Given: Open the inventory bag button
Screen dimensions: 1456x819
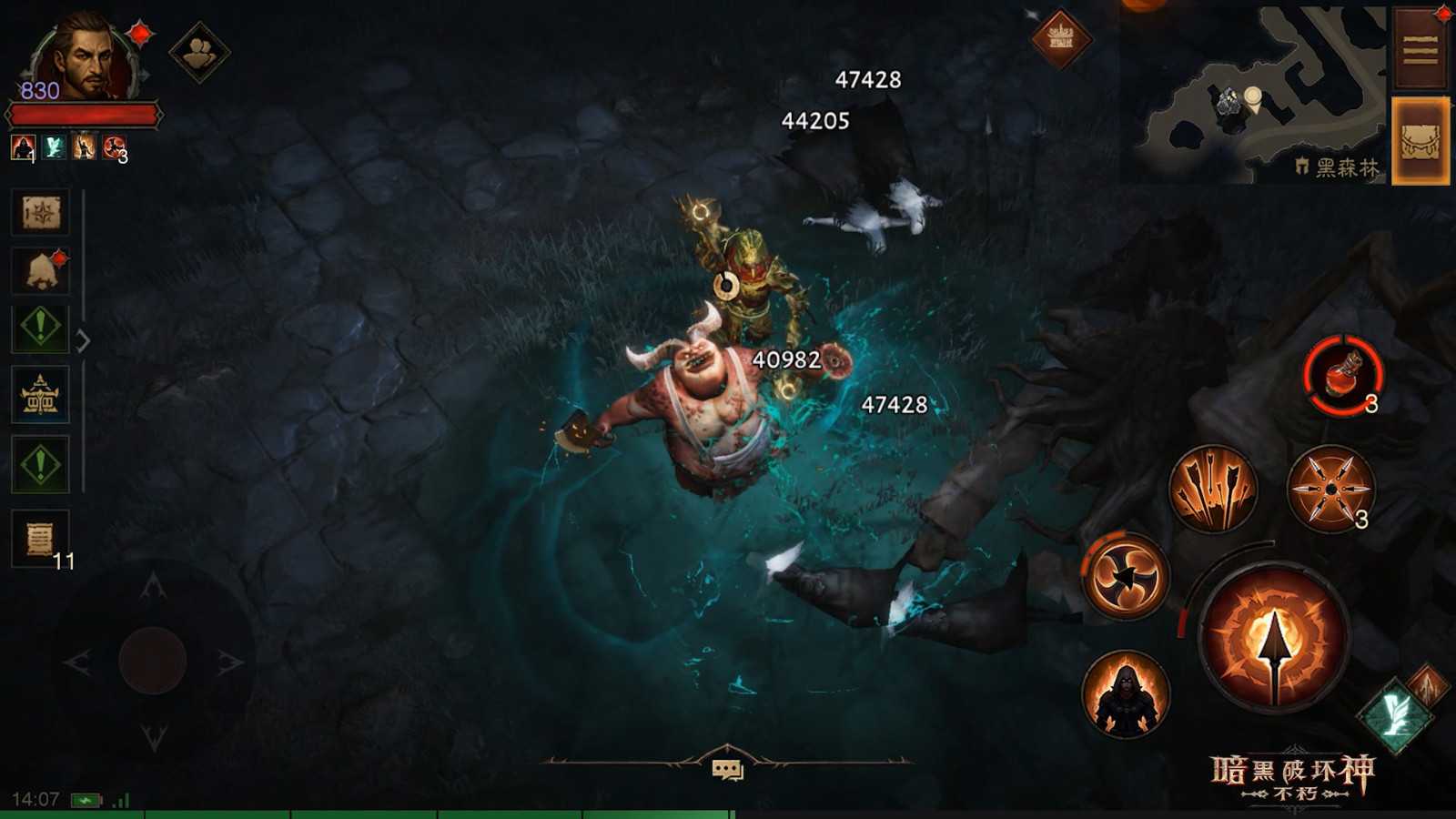Looking at the screenshot, I should coord(1420,142).
